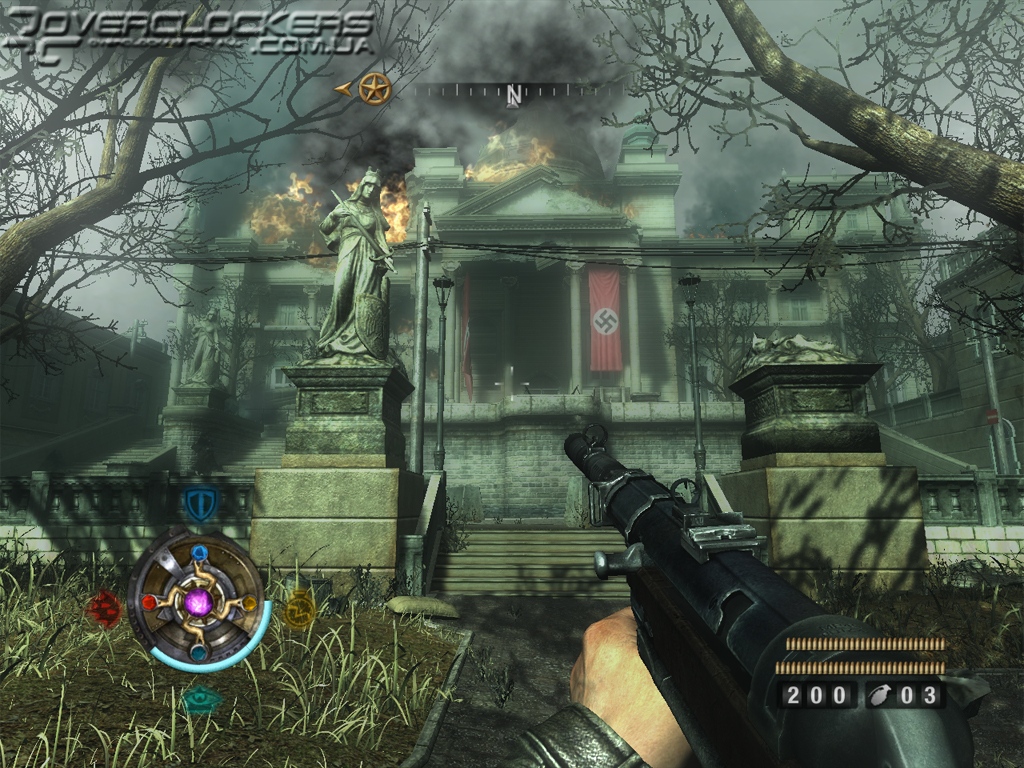Activate the yellow stopwatch Mire power

pyautogui.click(x=299, y=607)
